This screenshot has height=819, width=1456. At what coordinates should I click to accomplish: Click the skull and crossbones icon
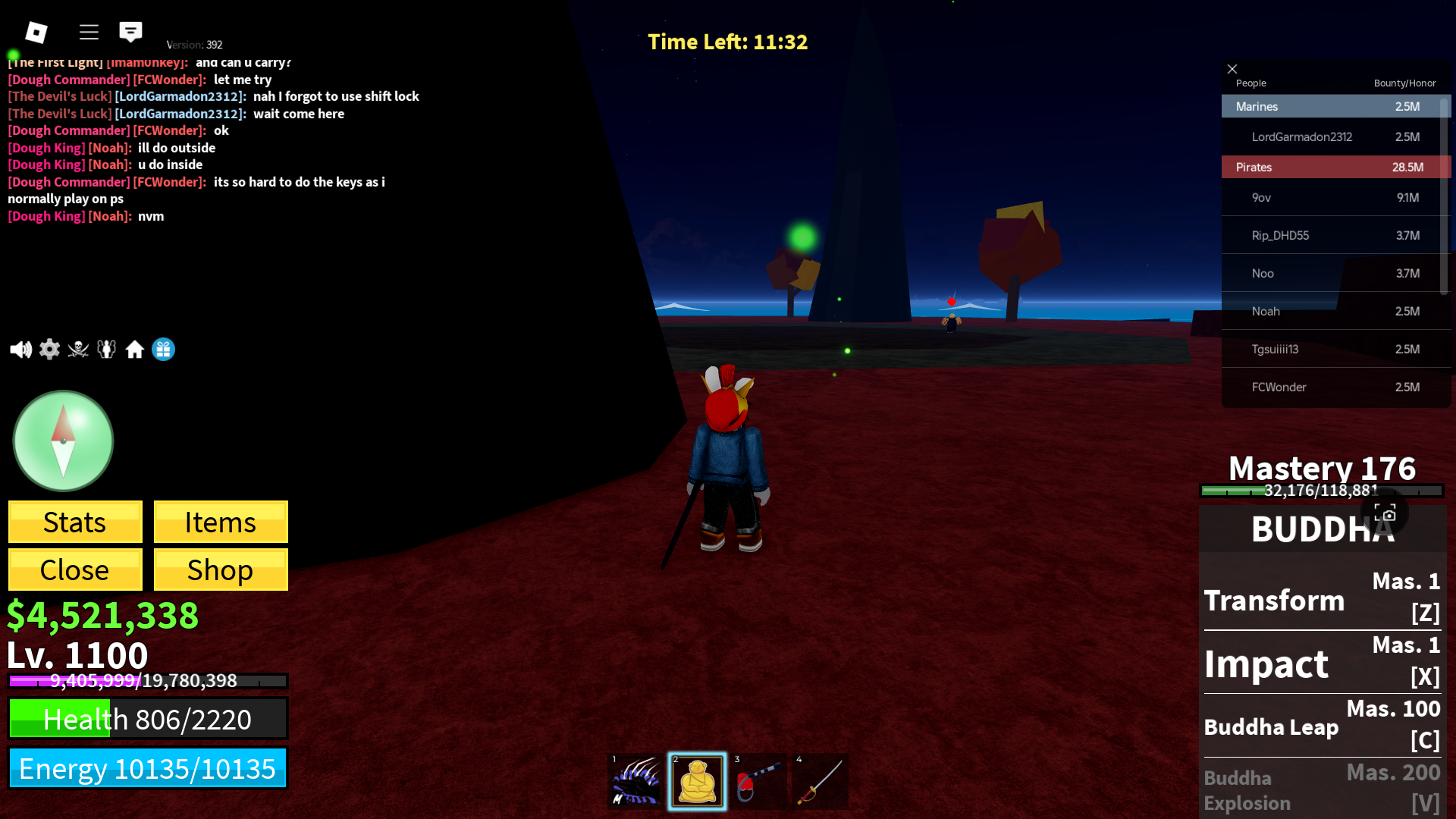[78, 350]
